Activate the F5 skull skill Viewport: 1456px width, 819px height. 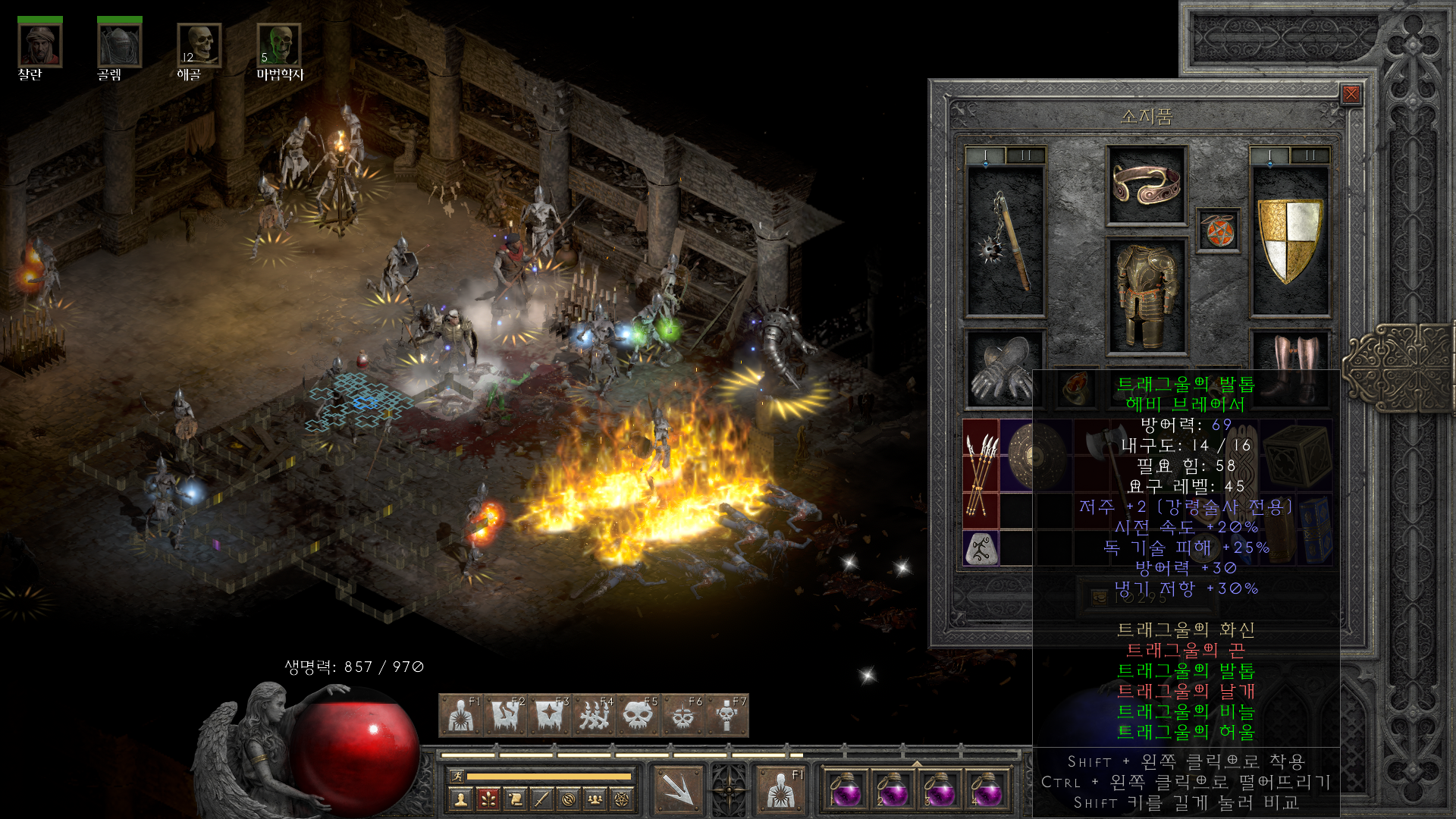click(638, 715)
